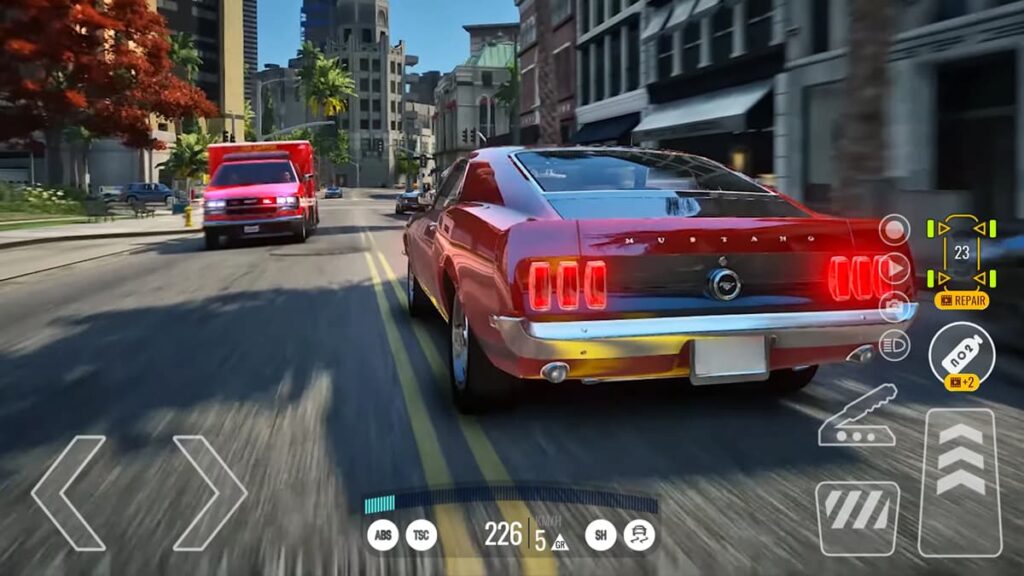This screenshot has height=576, width=1024.
Task: Open the car damage status diagram
Action: coord(961,252)
